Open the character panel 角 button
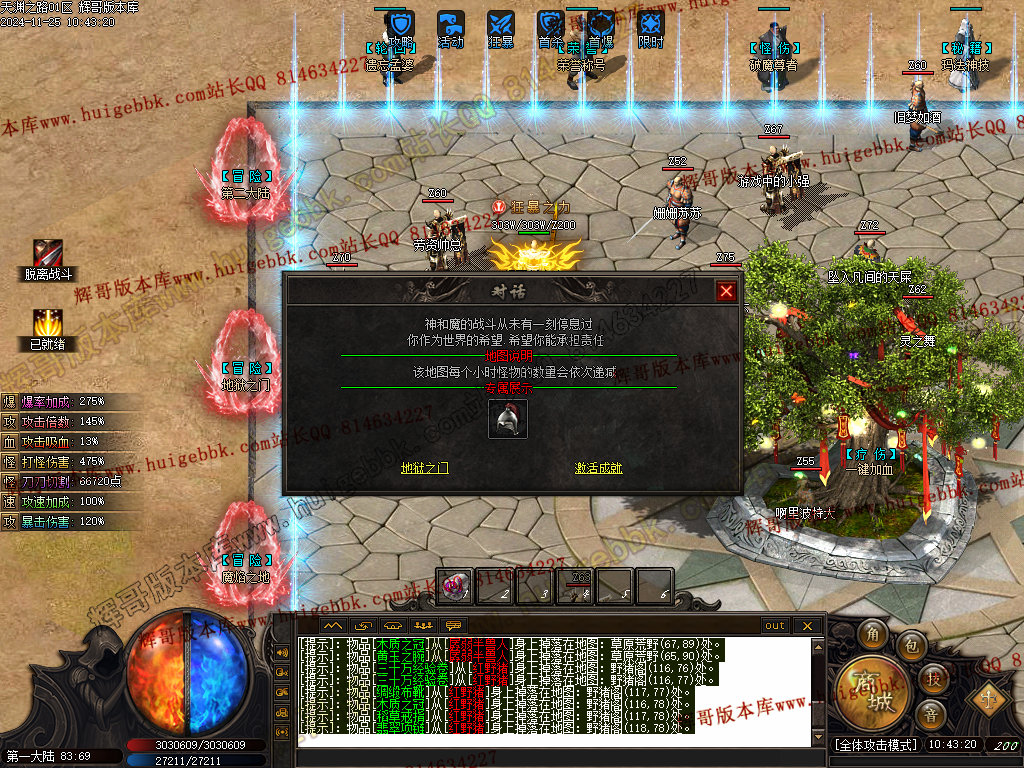The height and width of the screenshot is (768, 1024). pos(874,635)
